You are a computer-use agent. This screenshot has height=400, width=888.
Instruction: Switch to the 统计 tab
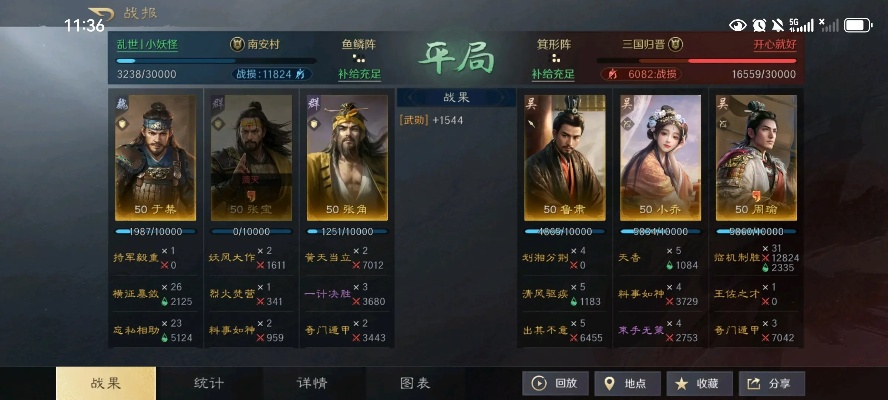click(208, 383)
